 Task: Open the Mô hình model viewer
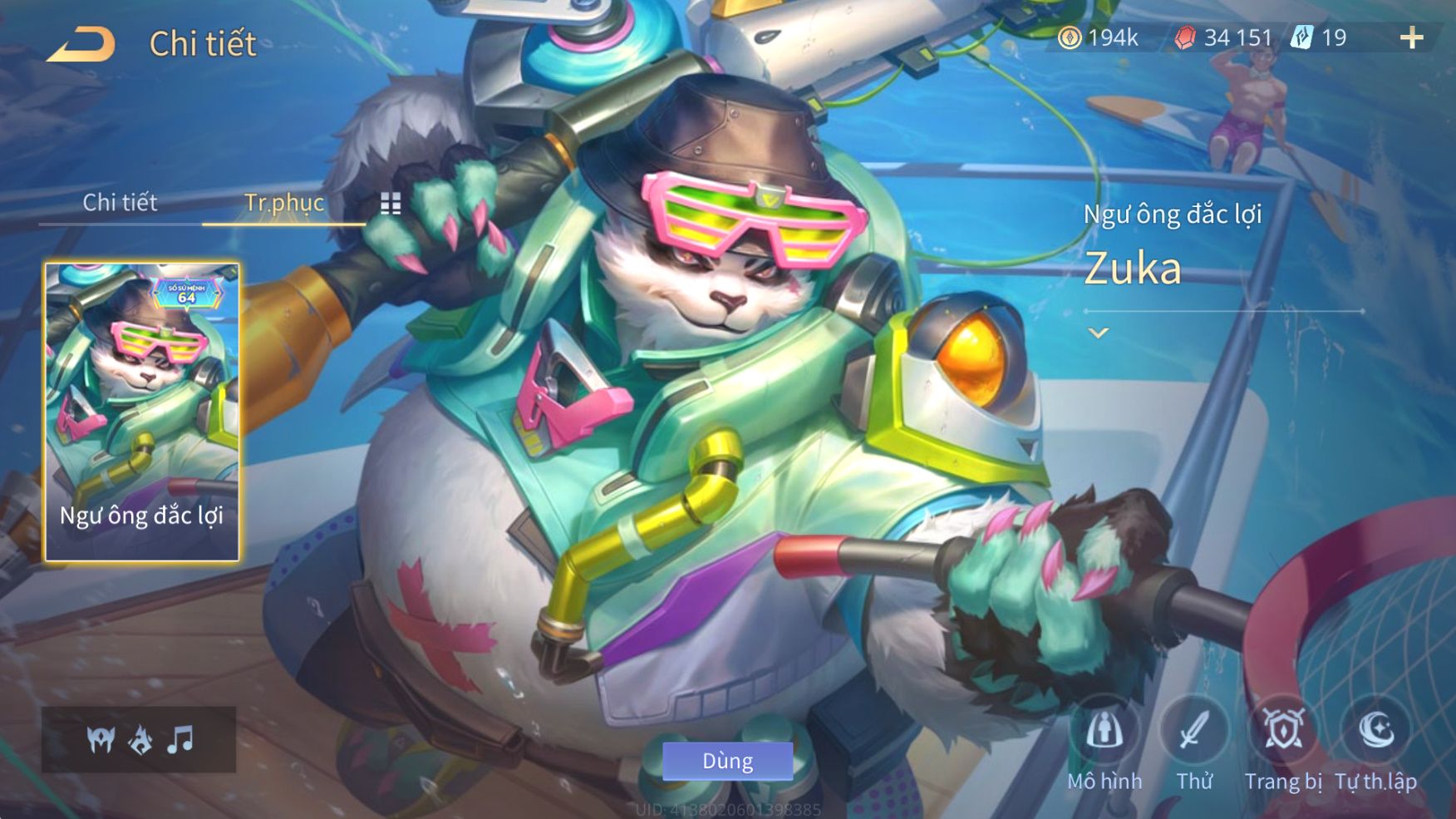1104,744
